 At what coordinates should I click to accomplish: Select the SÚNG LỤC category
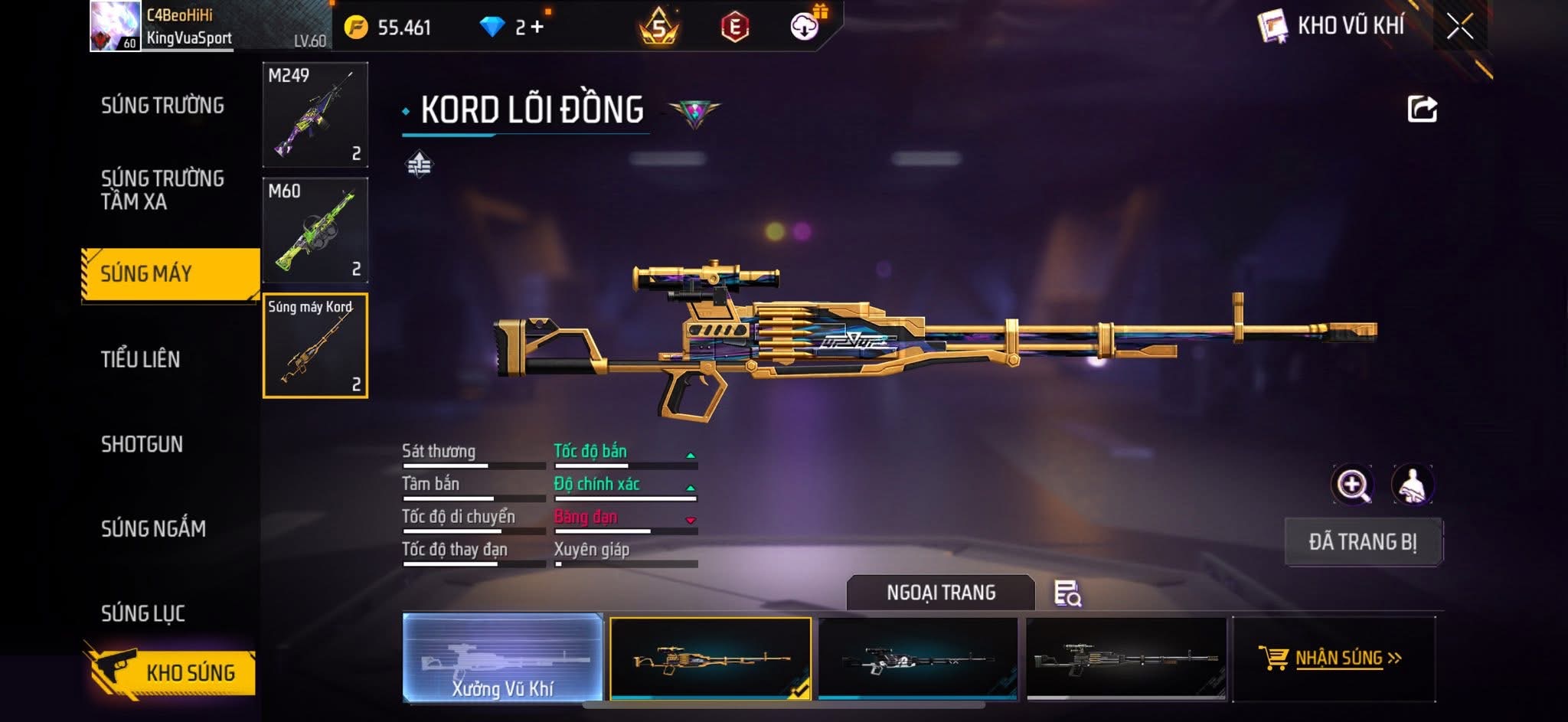[143, 613]
